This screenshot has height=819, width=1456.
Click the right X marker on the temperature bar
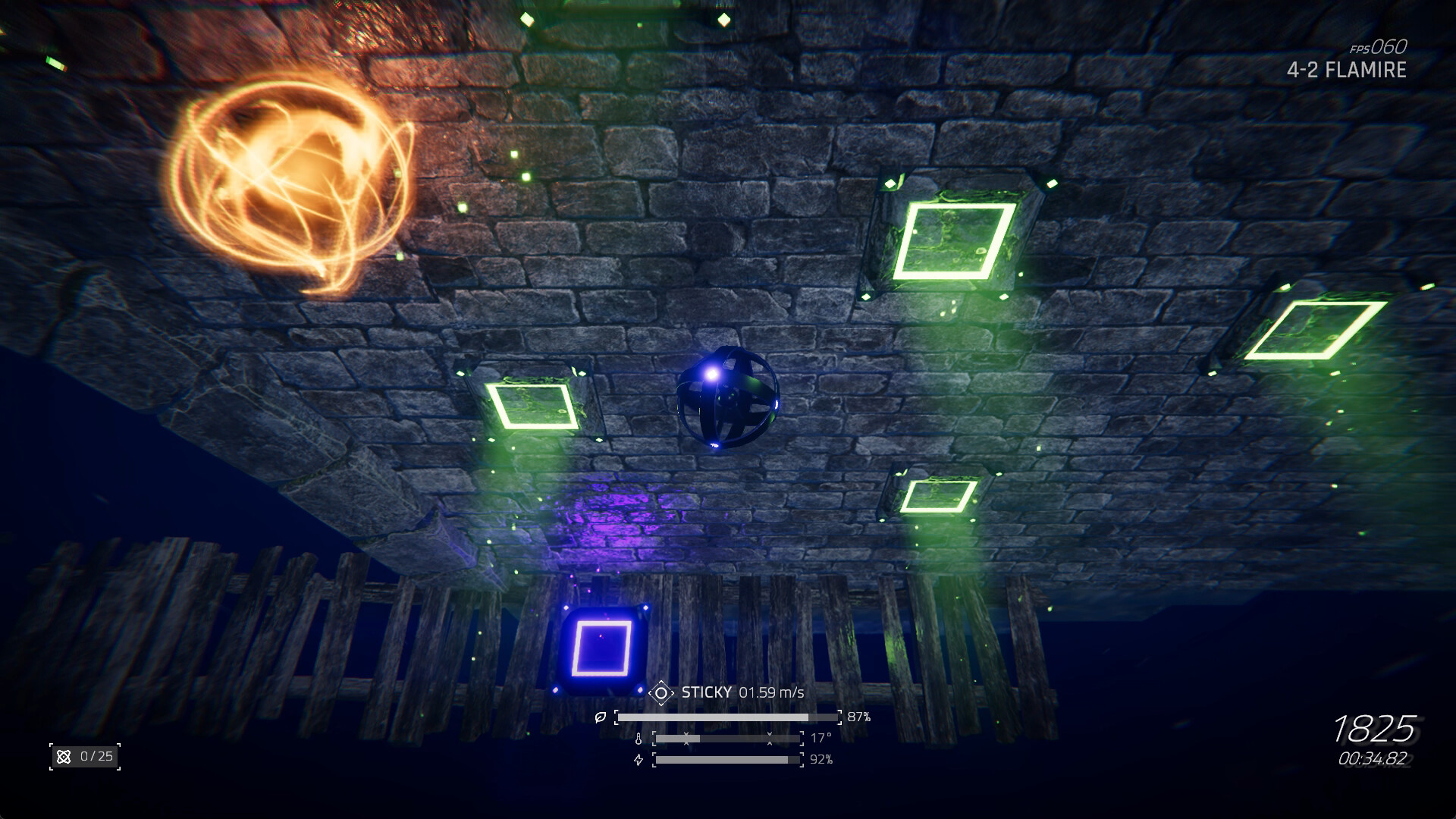pyautogui.click(x=770, y=738)
